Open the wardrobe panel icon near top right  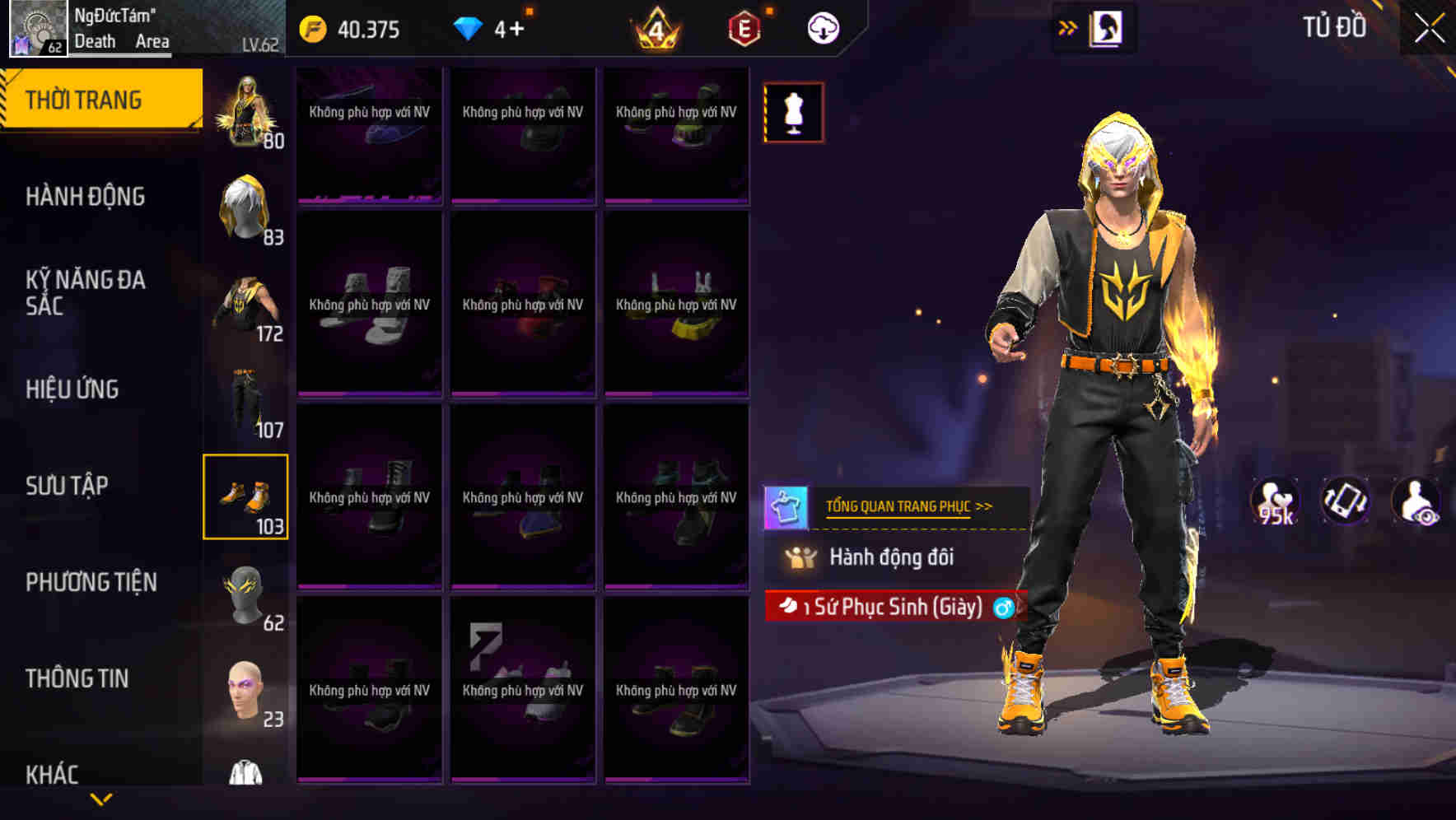pyautogui.click(x=1107, y=27)
